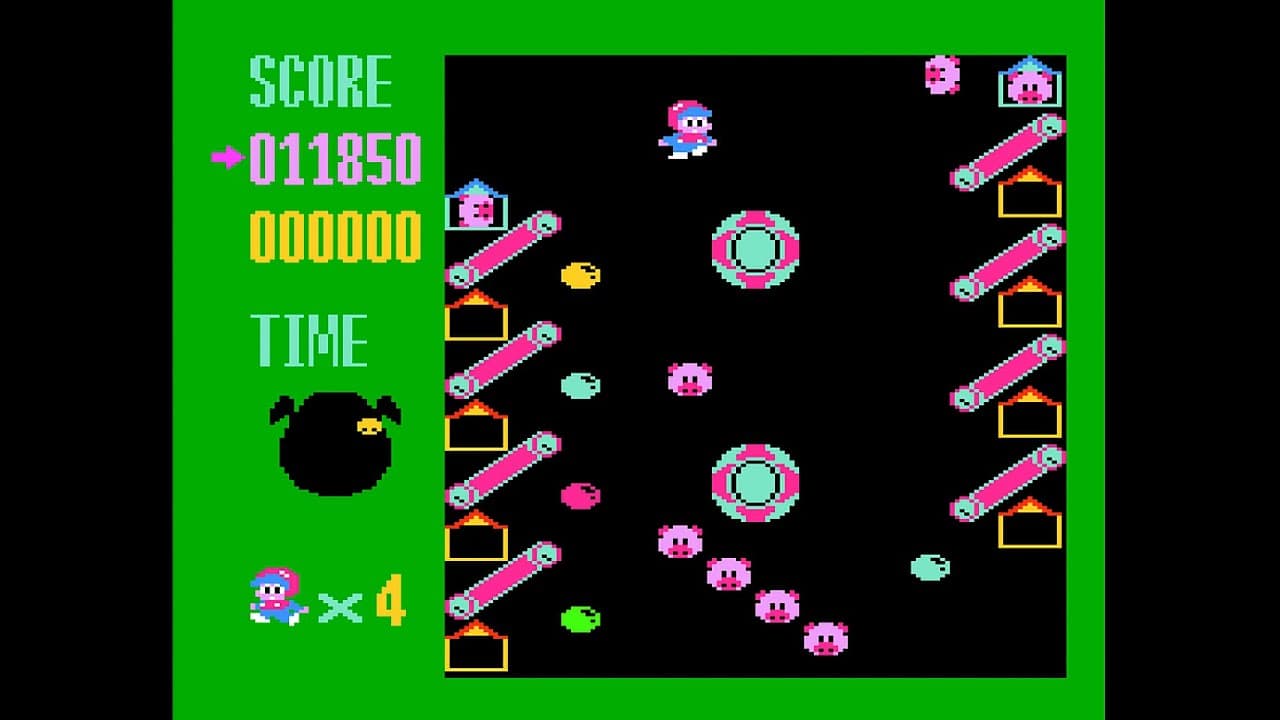Select the TIME heading text

coord(310,340)
